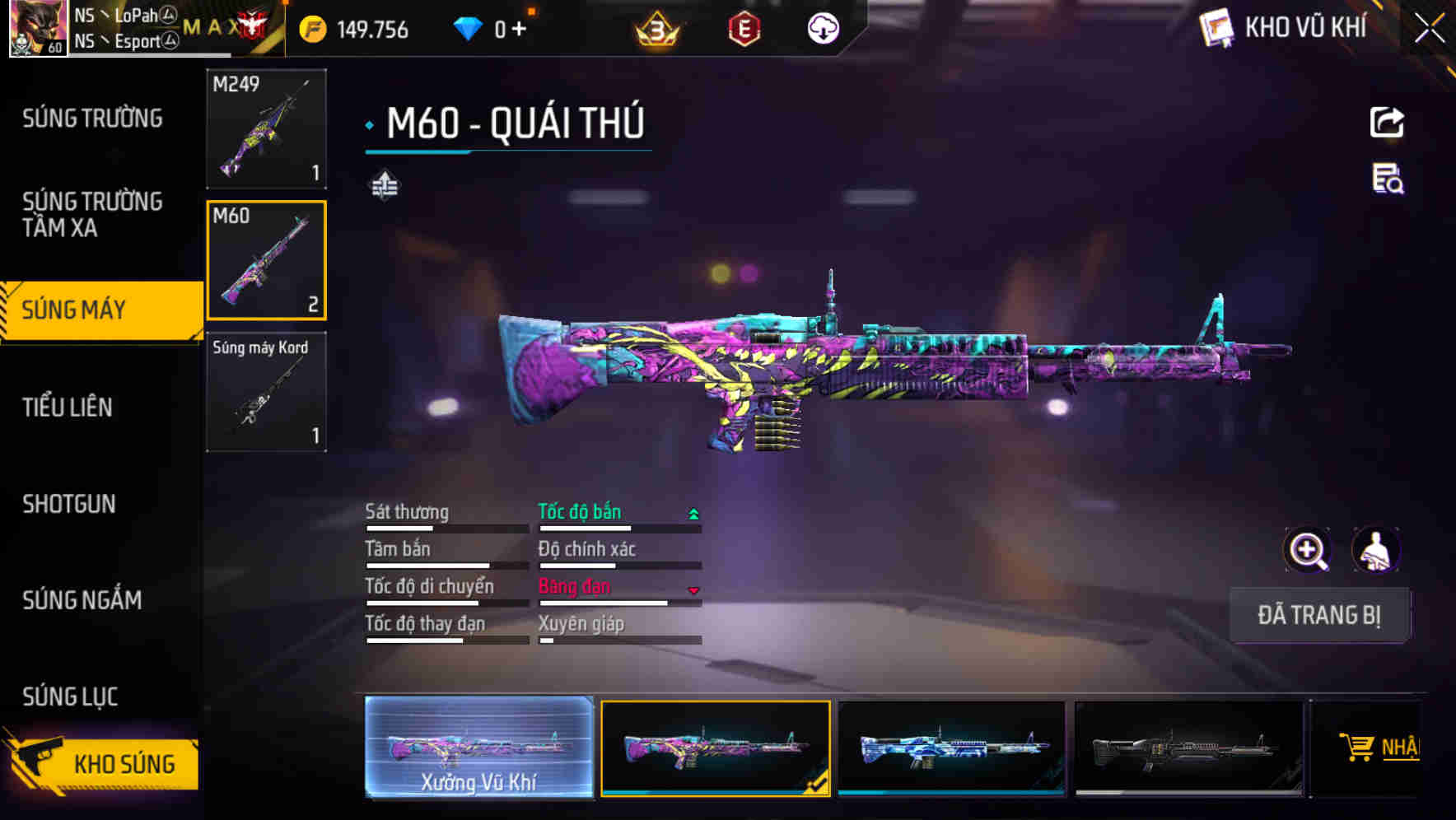Open the Xưởng Vũ Khí workshop tile
Image resolution: width=1456 pixels, height=820 pixels.
pyautogui.click(x=478, y=748)
